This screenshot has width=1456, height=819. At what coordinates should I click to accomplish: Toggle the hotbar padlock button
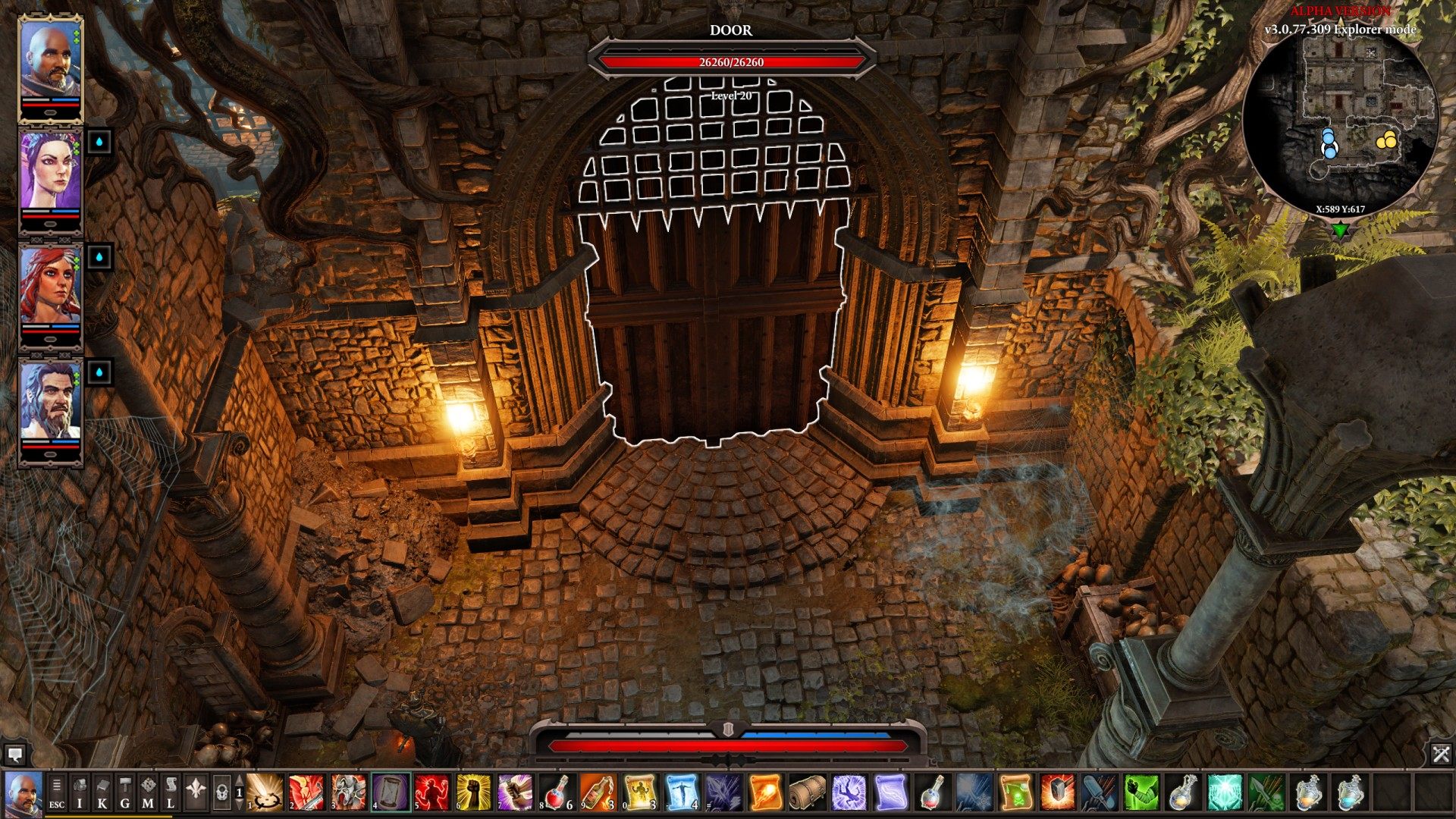click(x=221, y=792)
